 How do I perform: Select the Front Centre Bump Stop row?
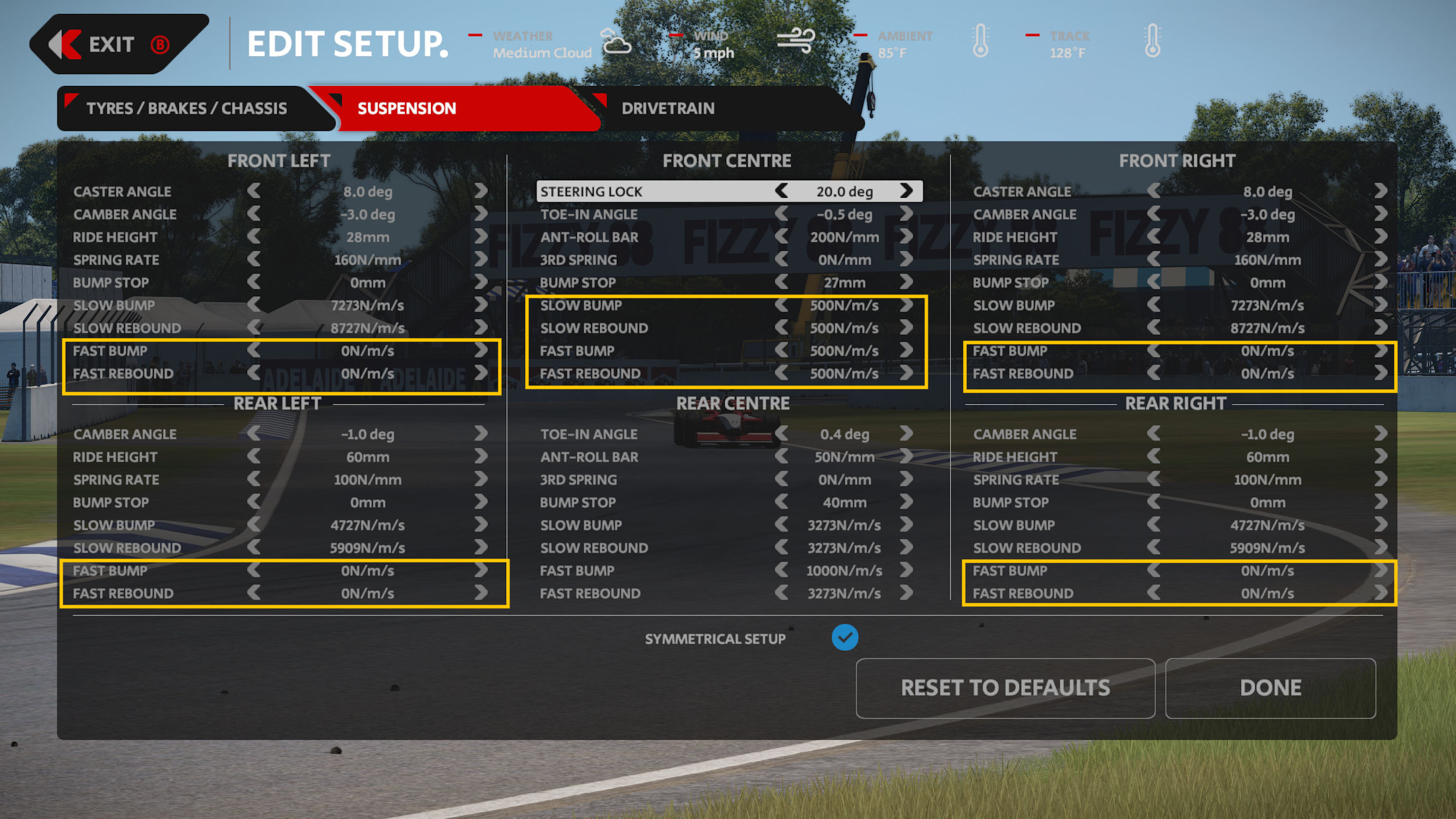tap(727, 282)
